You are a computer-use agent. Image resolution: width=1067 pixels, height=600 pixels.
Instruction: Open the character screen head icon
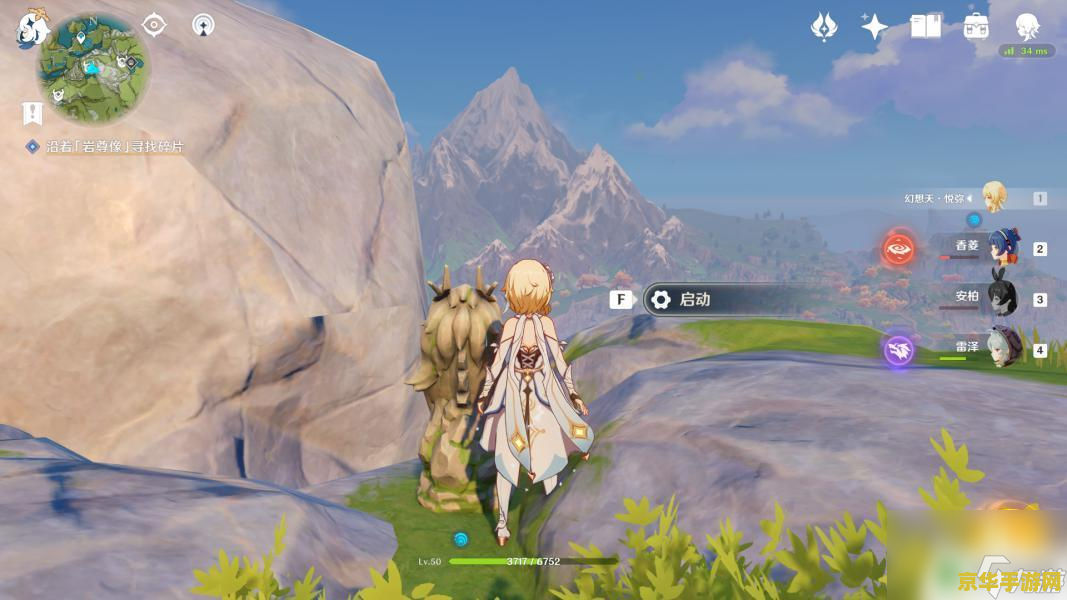click(x=1027, y=27)
